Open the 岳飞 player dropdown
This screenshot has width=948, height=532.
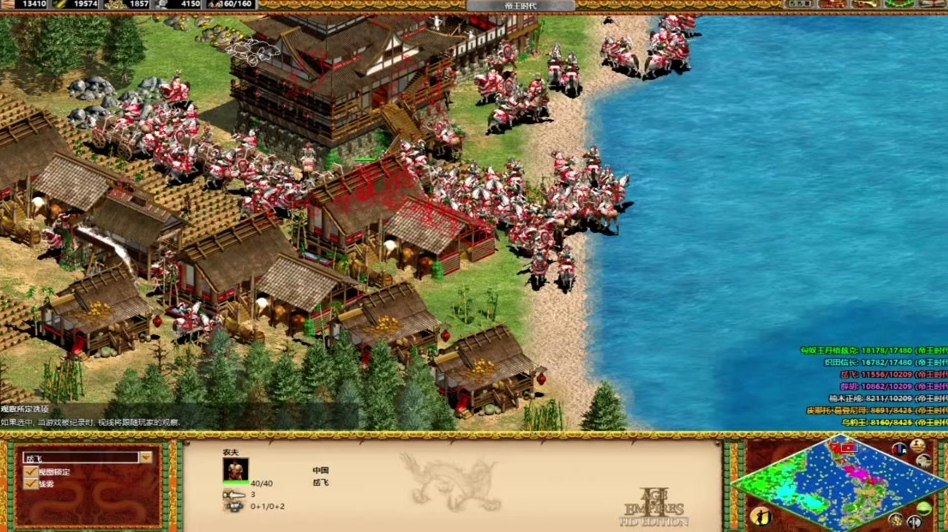(146, 457)
